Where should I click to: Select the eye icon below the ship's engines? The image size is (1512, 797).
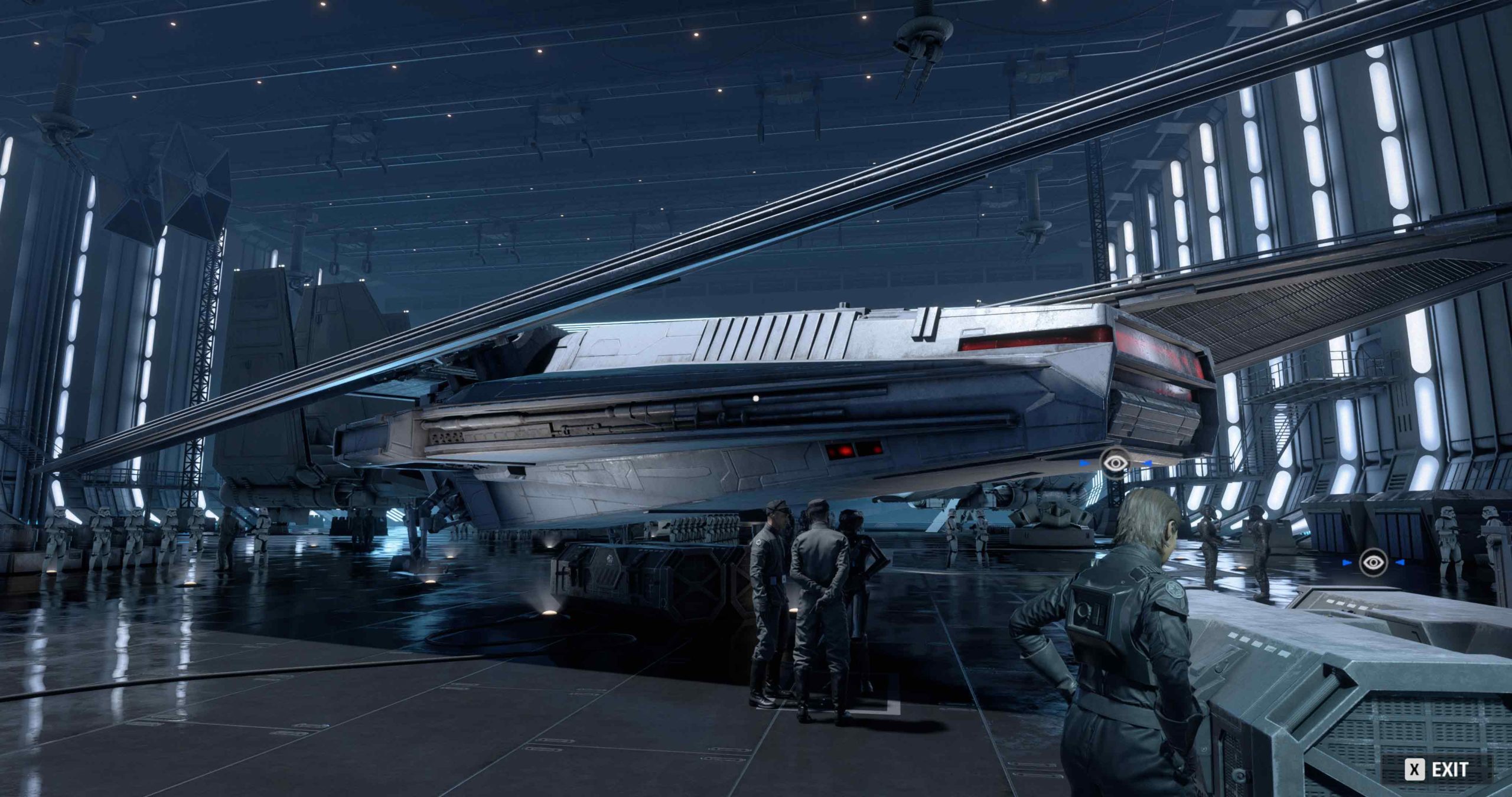(1114, 463)
